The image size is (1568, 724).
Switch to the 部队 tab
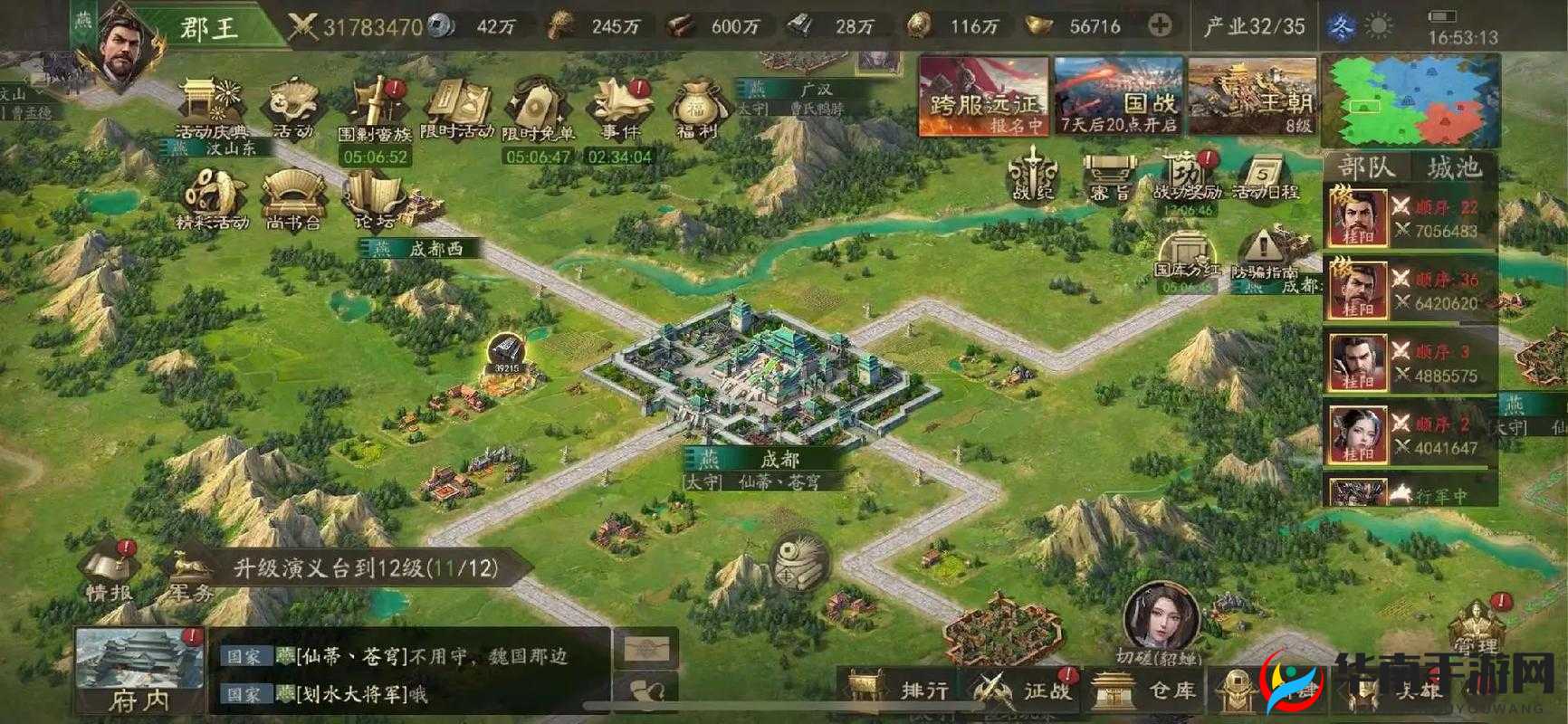1365,167
